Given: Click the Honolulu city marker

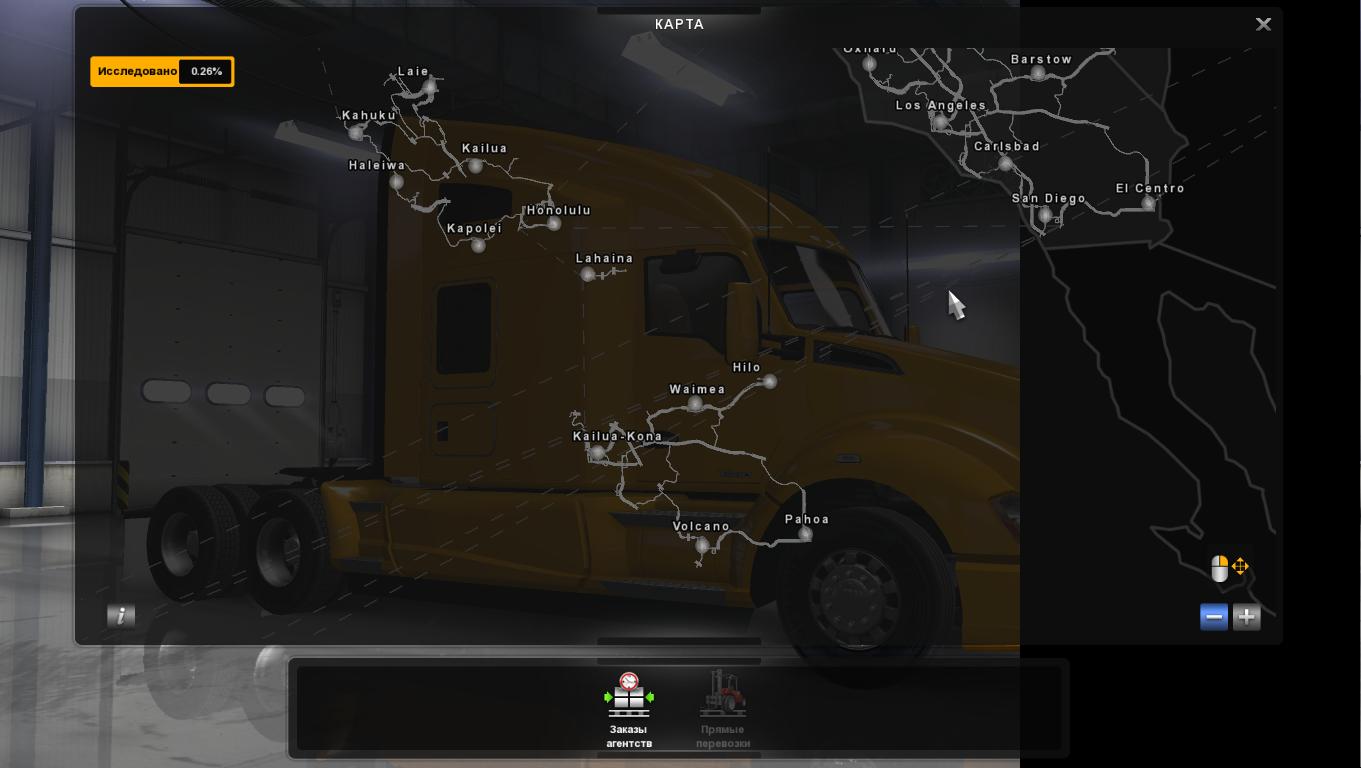Looking at the screenshot, I should 553,224.
